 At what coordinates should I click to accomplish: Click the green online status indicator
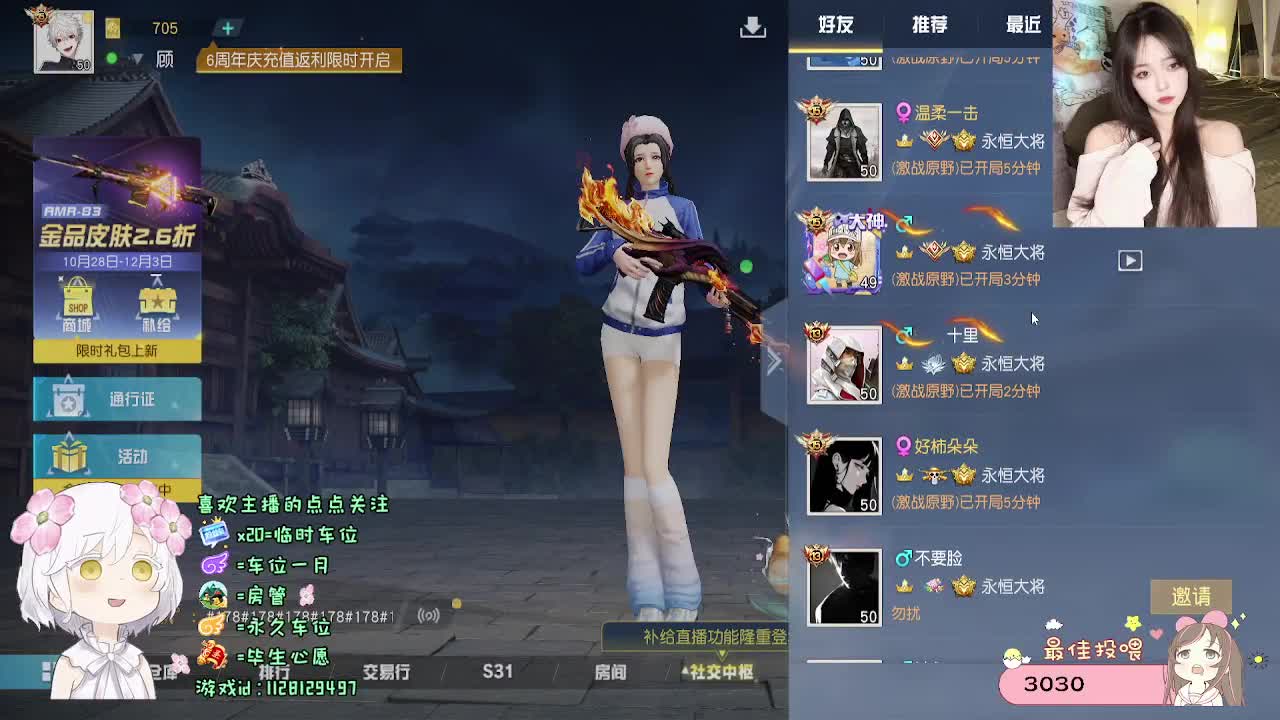[111, 57]
